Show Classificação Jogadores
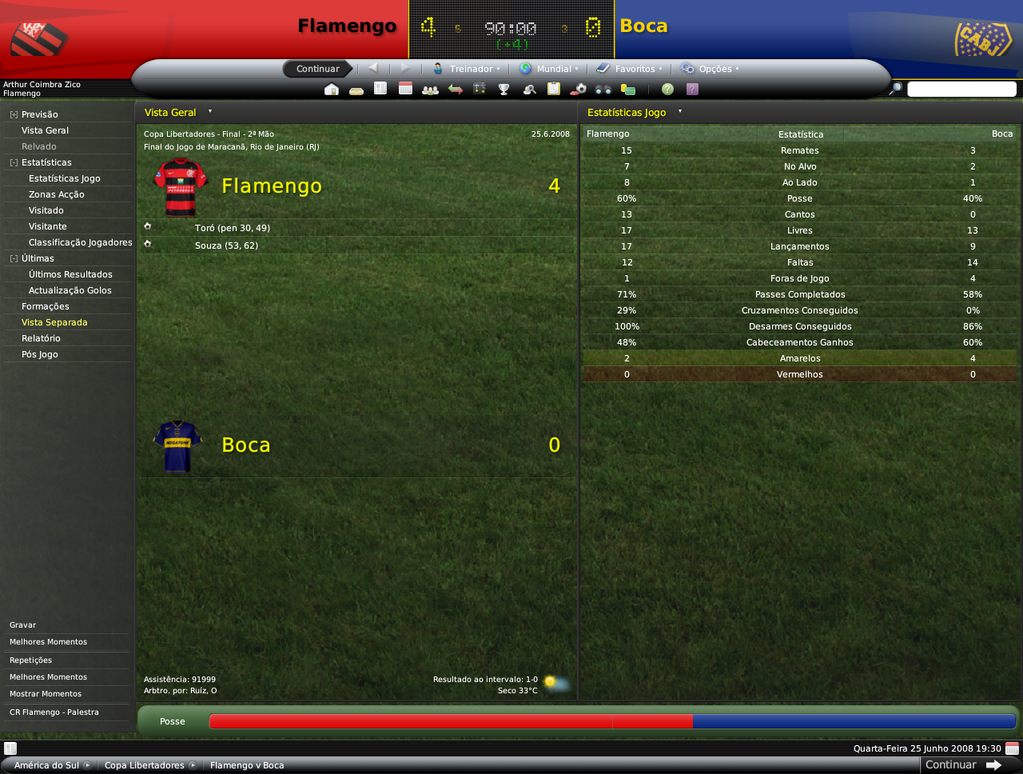 (x=80, y=242)
